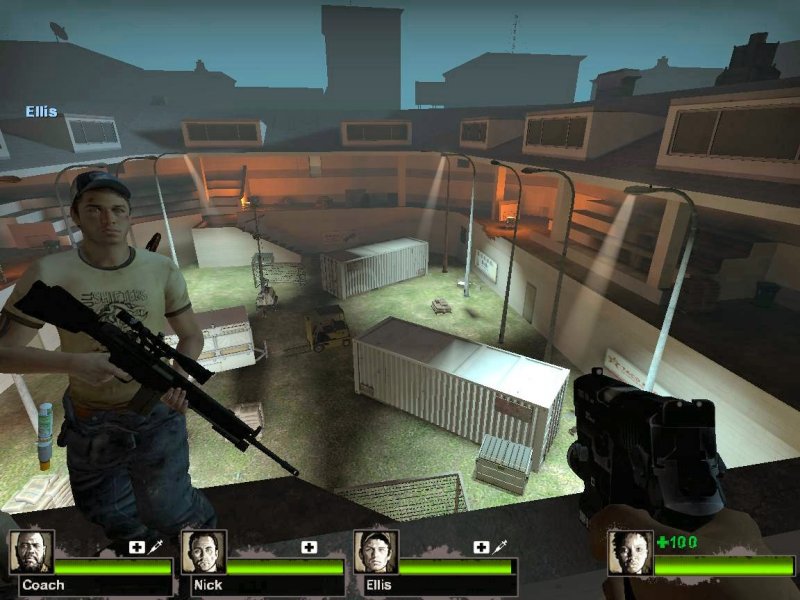800x600 pixels.
Task: Click Coach's first aid kit icon
Action: [136, 547]
